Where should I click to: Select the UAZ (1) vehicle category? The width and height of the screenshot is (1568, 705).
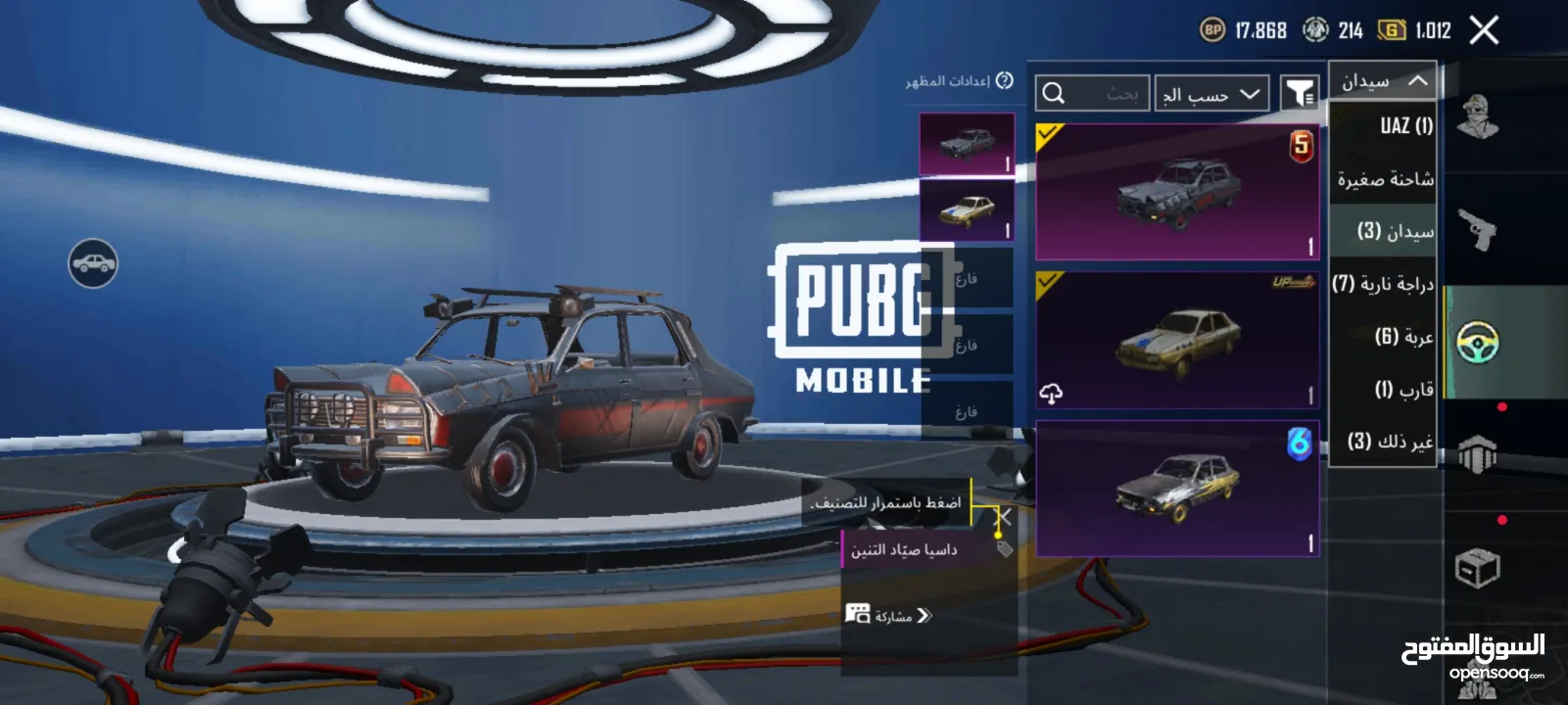tap(1405, 125)
